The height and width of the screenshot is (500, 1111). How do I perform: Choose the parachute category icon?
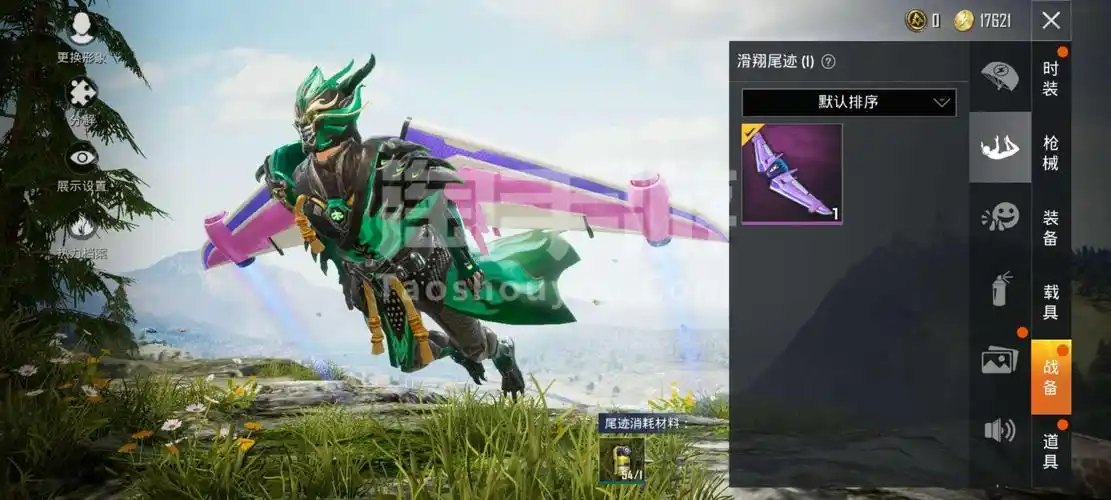click(1000, 76)
